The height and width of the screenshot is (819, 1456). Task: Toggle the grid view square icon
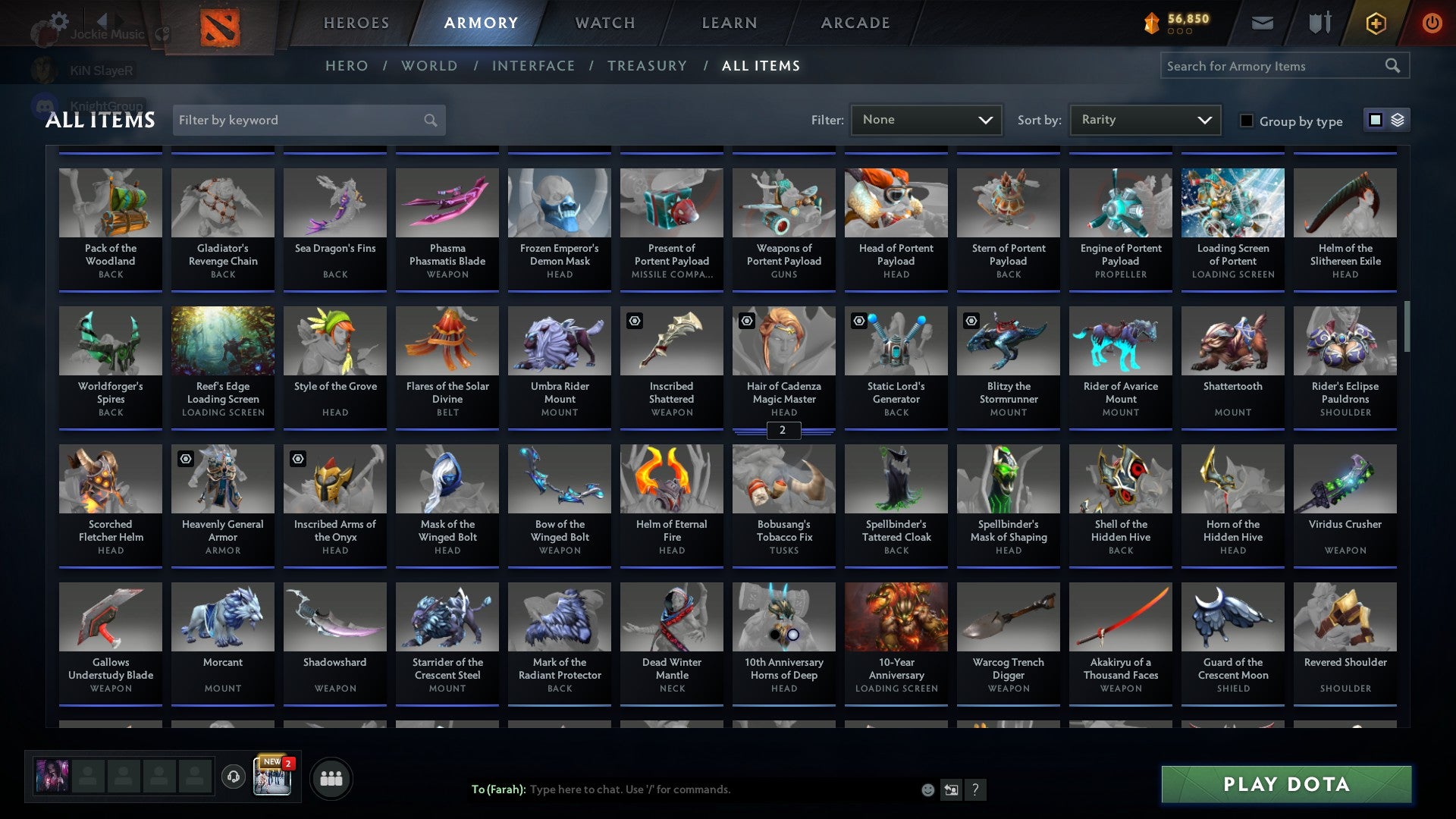coord(1375,120)
